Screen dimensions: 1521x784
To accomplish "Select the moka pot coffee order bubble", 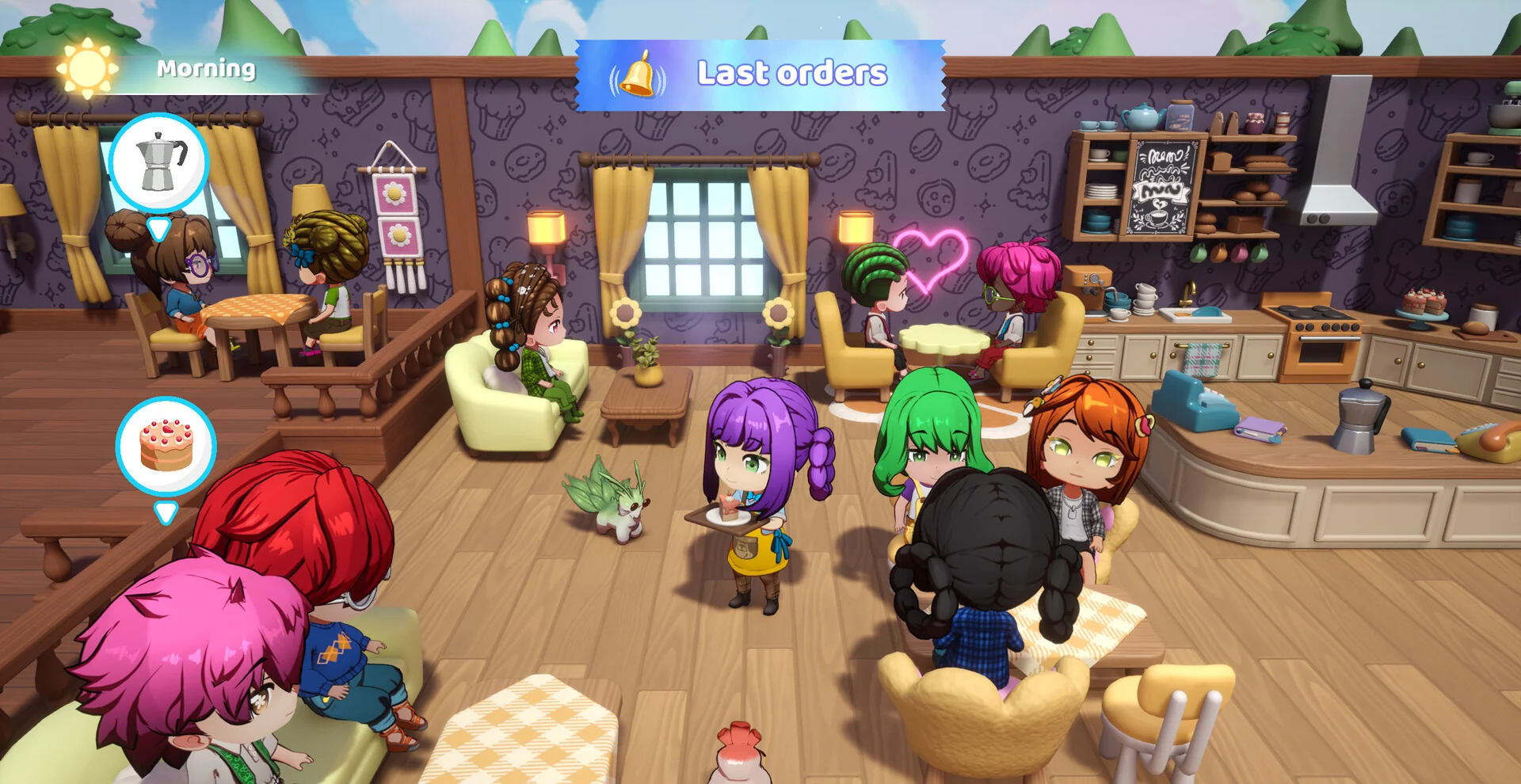I will tap(158, 163).
